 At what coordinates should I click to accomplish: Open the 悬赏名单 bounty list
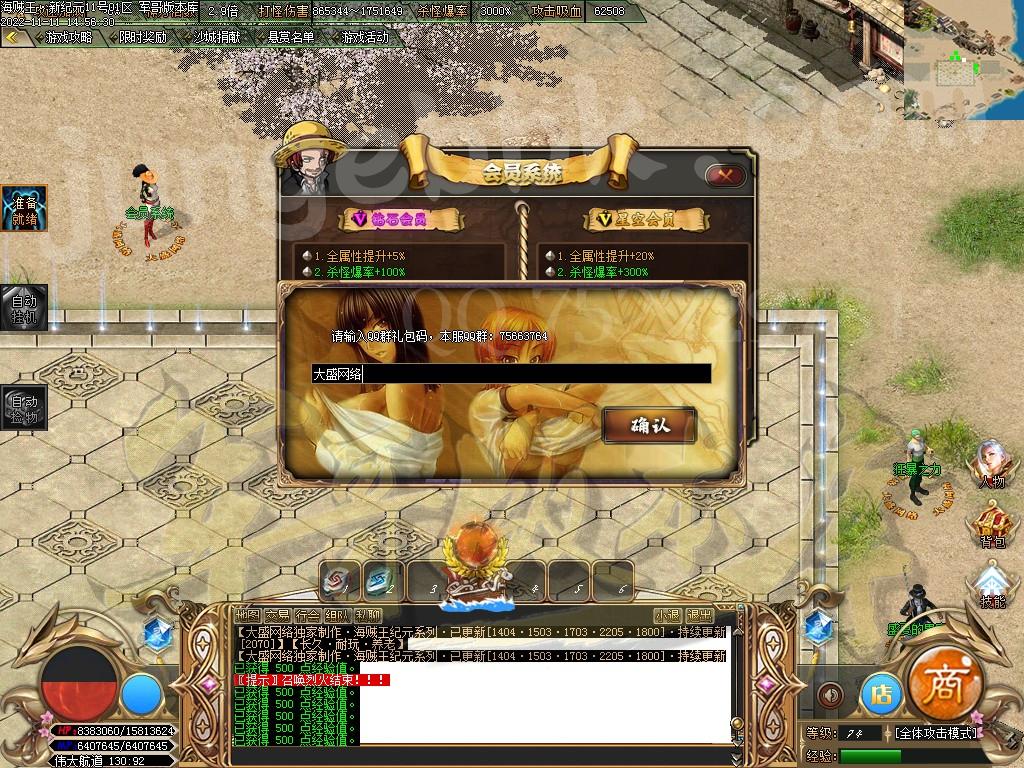click(x=291, y=37)
